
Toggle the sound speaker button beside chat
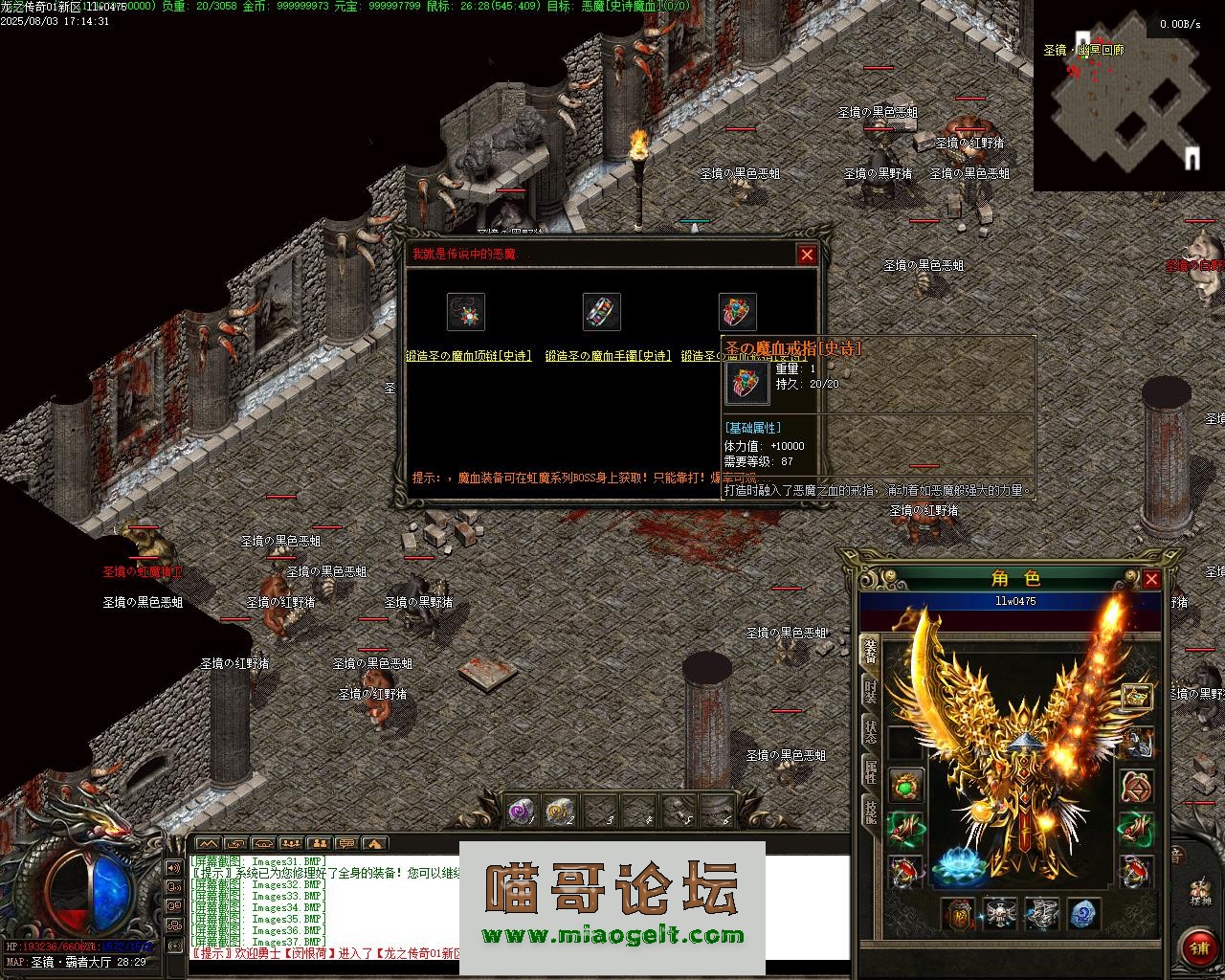174,867
